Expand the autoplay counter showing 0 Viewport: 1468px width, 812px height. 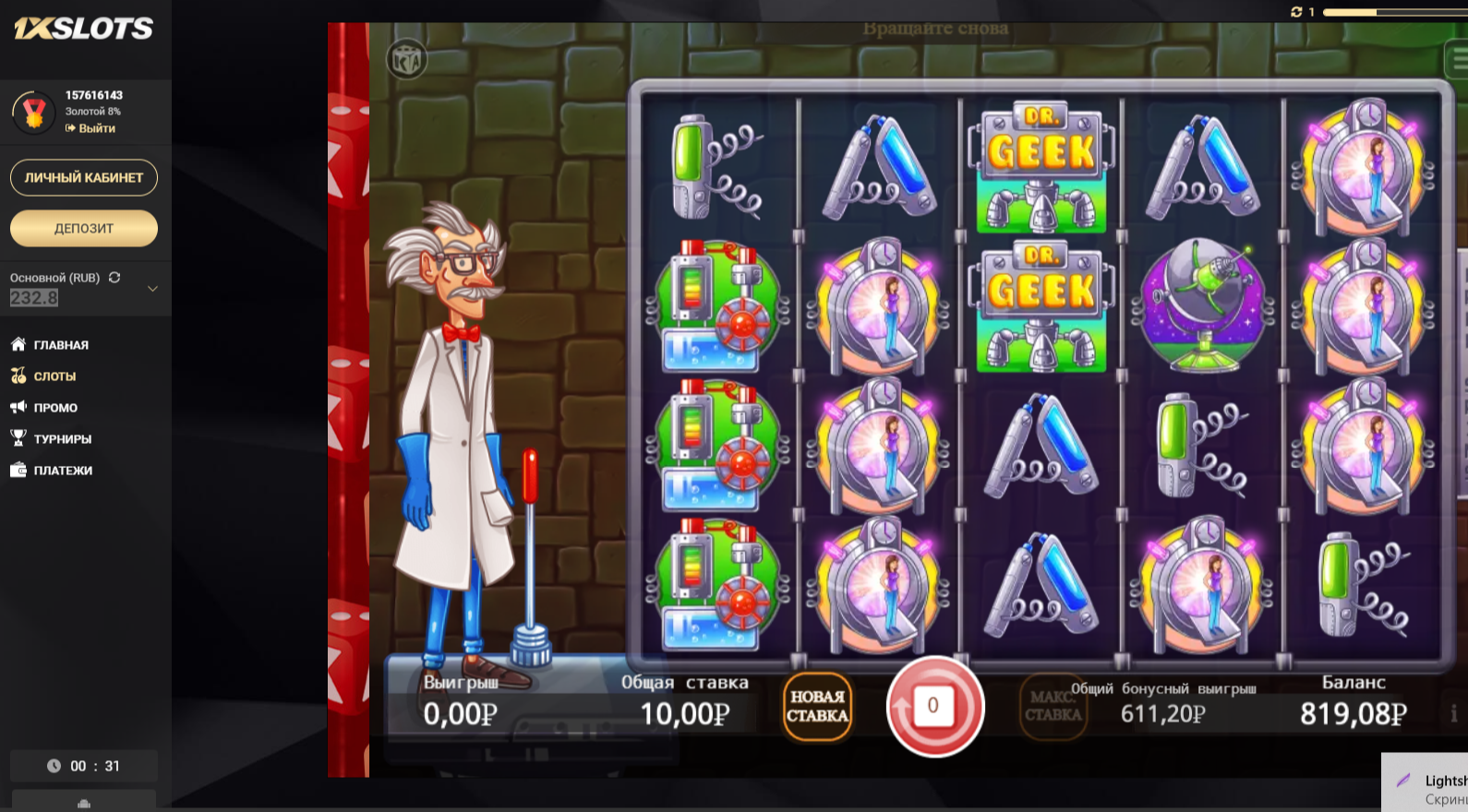coord(935,704)
